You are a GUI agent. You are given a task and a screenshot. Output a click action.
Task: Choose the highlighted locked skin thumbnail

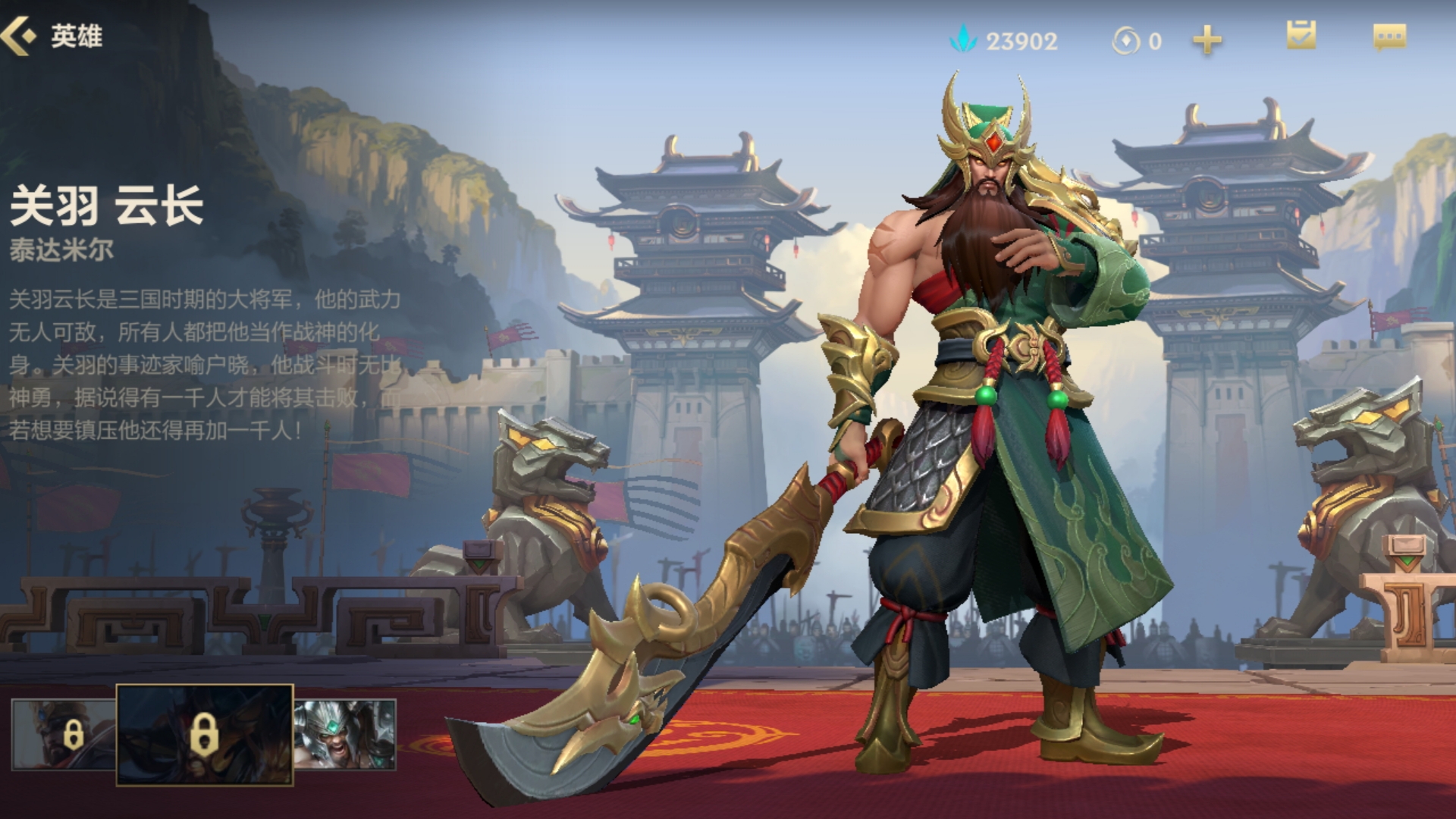coord(204,734)
